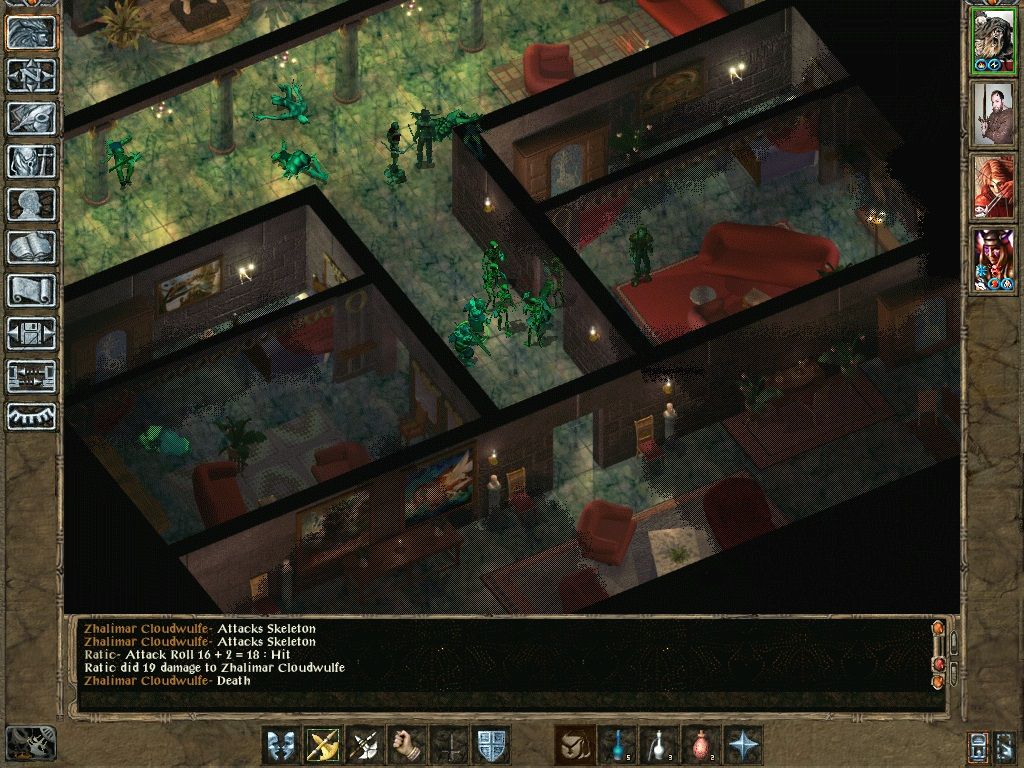Select the bearded man party portrait
The image size is (1024, 768).
tap(993, 115)
